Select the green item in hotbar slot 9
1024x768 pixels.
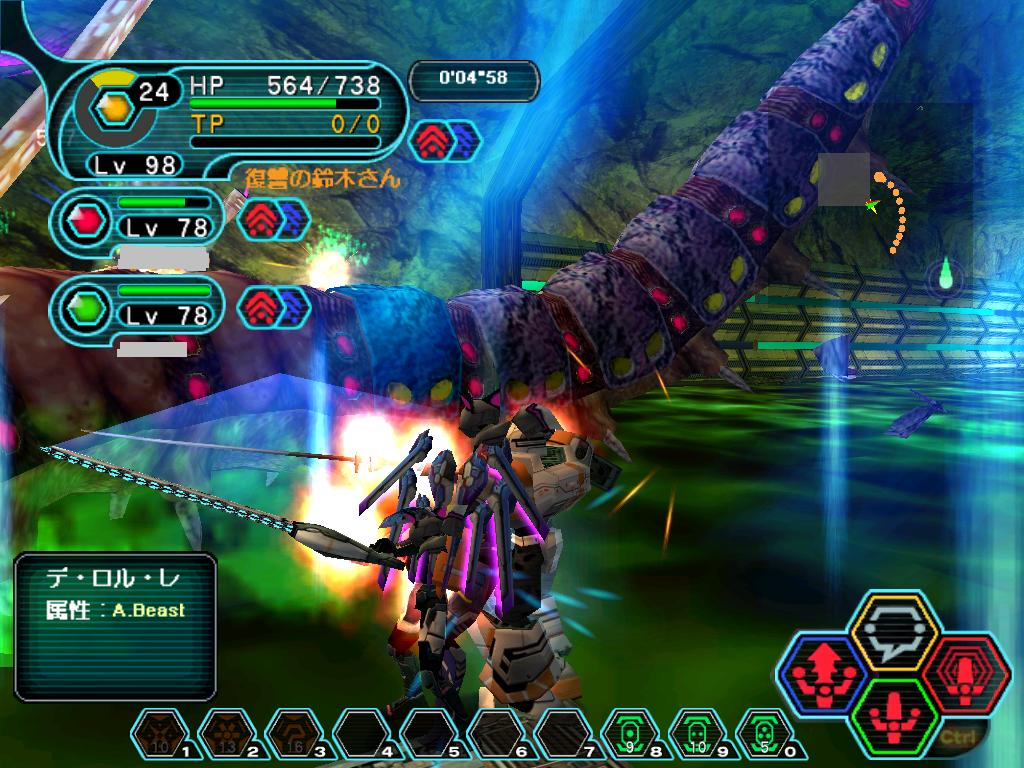tap(699, 736)
